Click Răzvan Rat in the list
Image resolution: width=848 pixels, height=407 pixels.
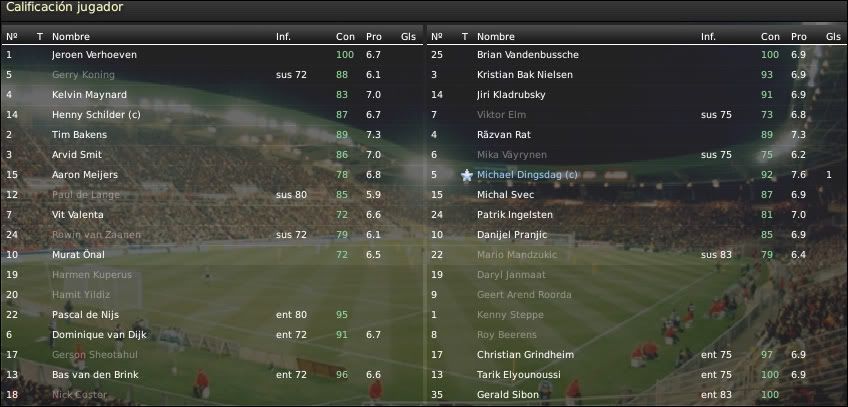pos(506,135)
